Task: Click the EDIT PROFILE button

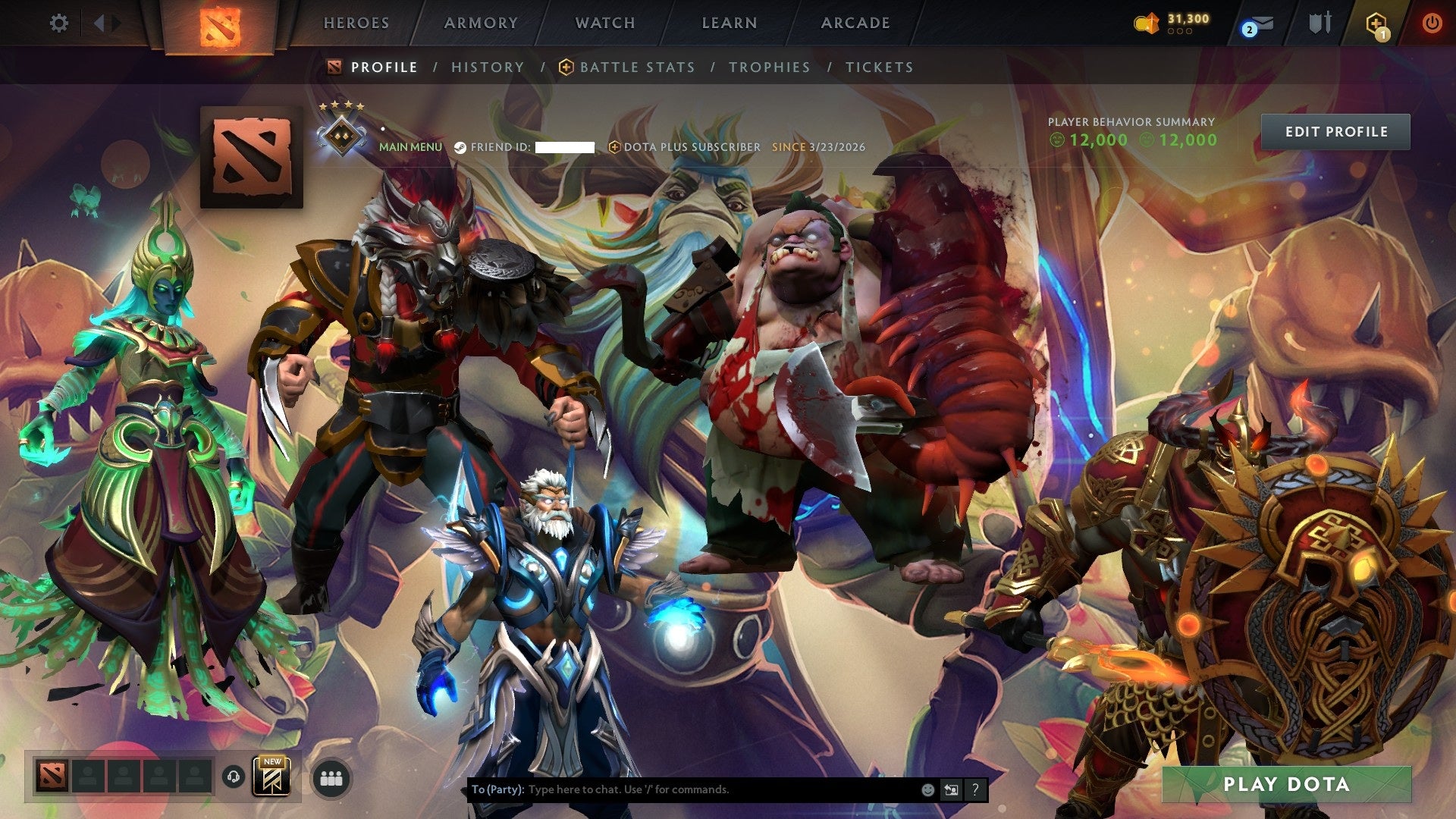Action: click(1336, 131)
